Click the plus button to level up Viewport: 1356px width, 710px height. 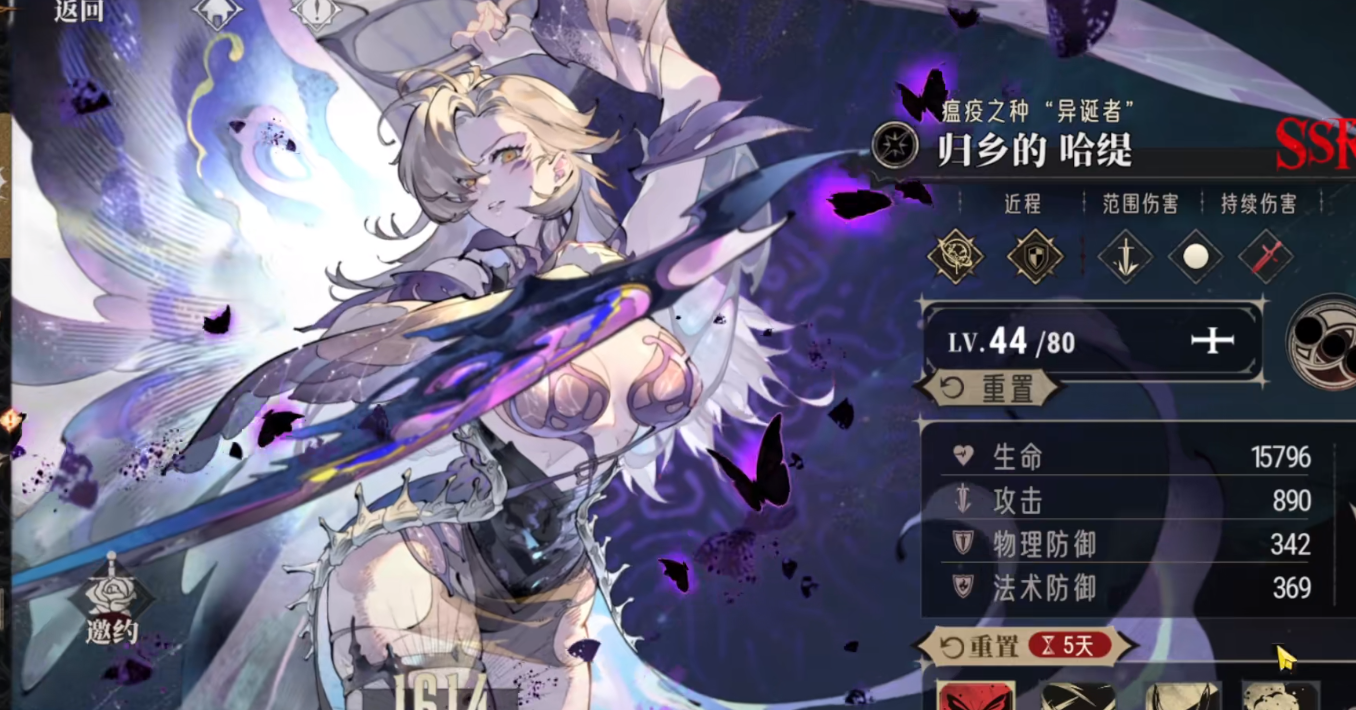tap(1212, 342)
